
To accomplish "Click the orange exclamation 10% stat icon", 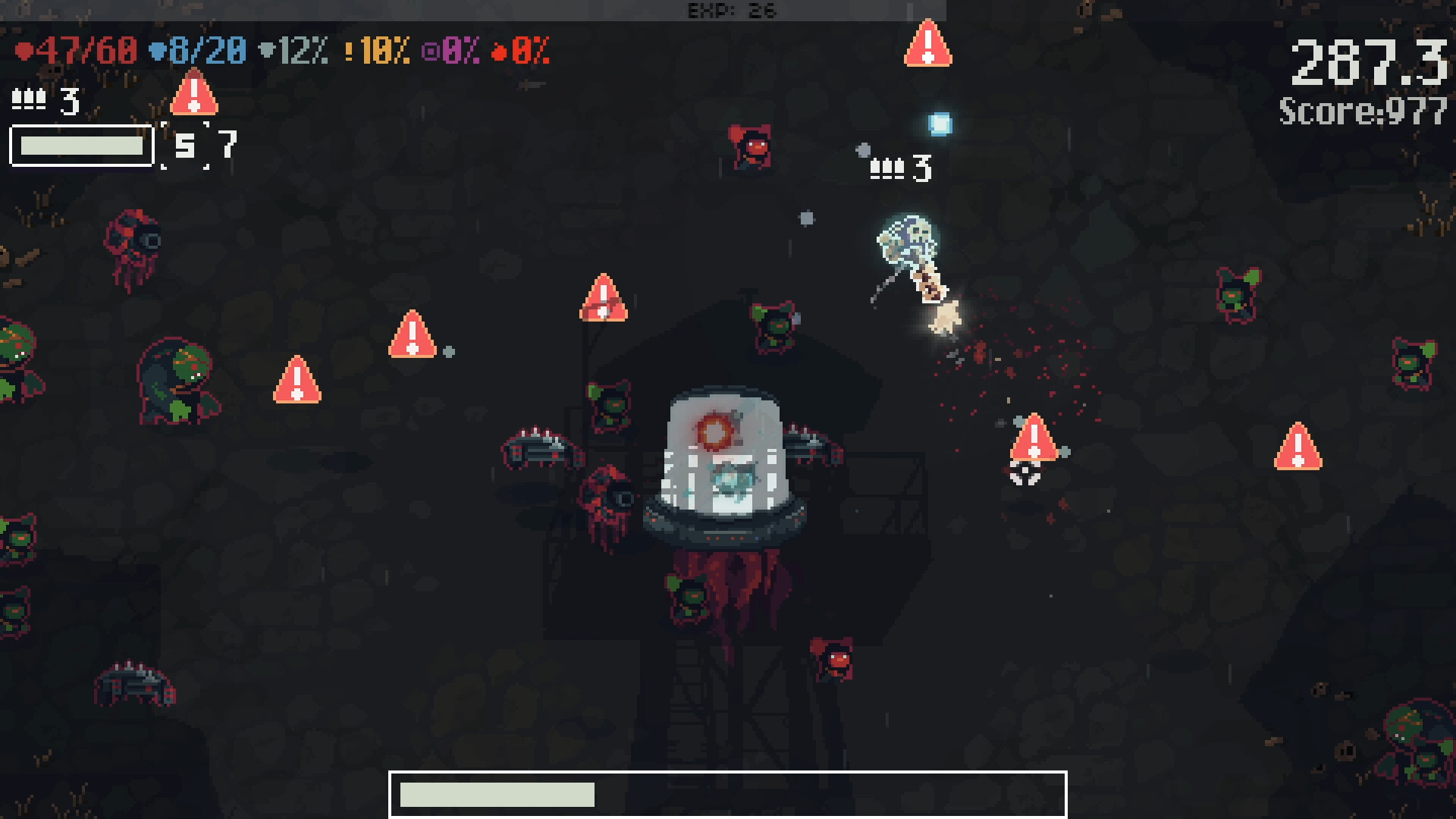I will pos(349,52).
